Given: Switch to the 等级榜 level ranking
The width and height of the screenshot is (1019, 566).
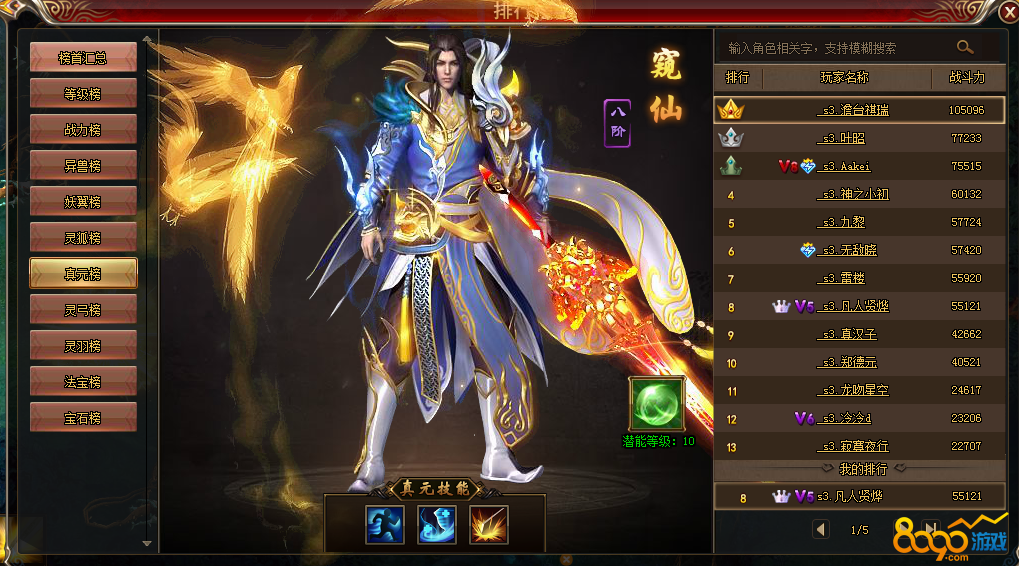Looking at the screenshot, I should click(x=83, y=94).
